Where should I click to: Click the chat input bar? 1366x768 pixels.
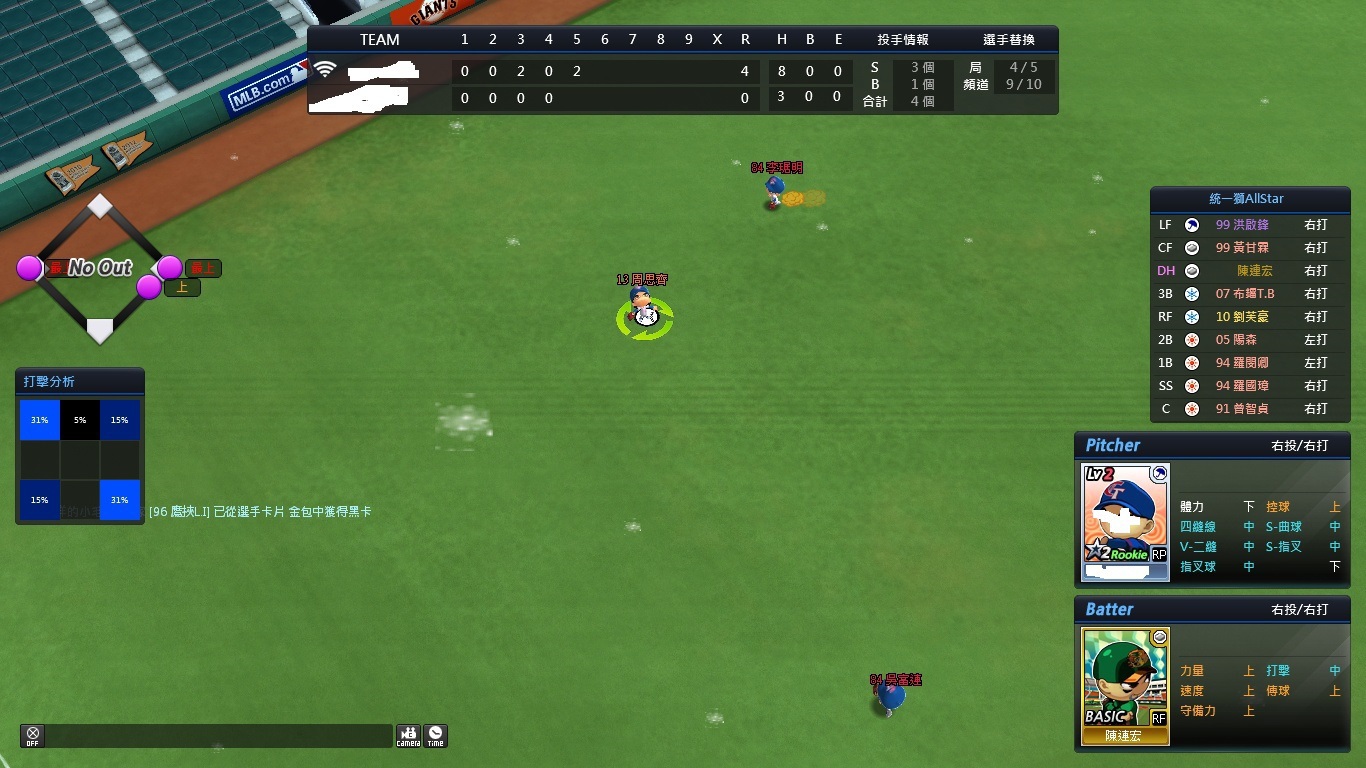tap(218, 736)
